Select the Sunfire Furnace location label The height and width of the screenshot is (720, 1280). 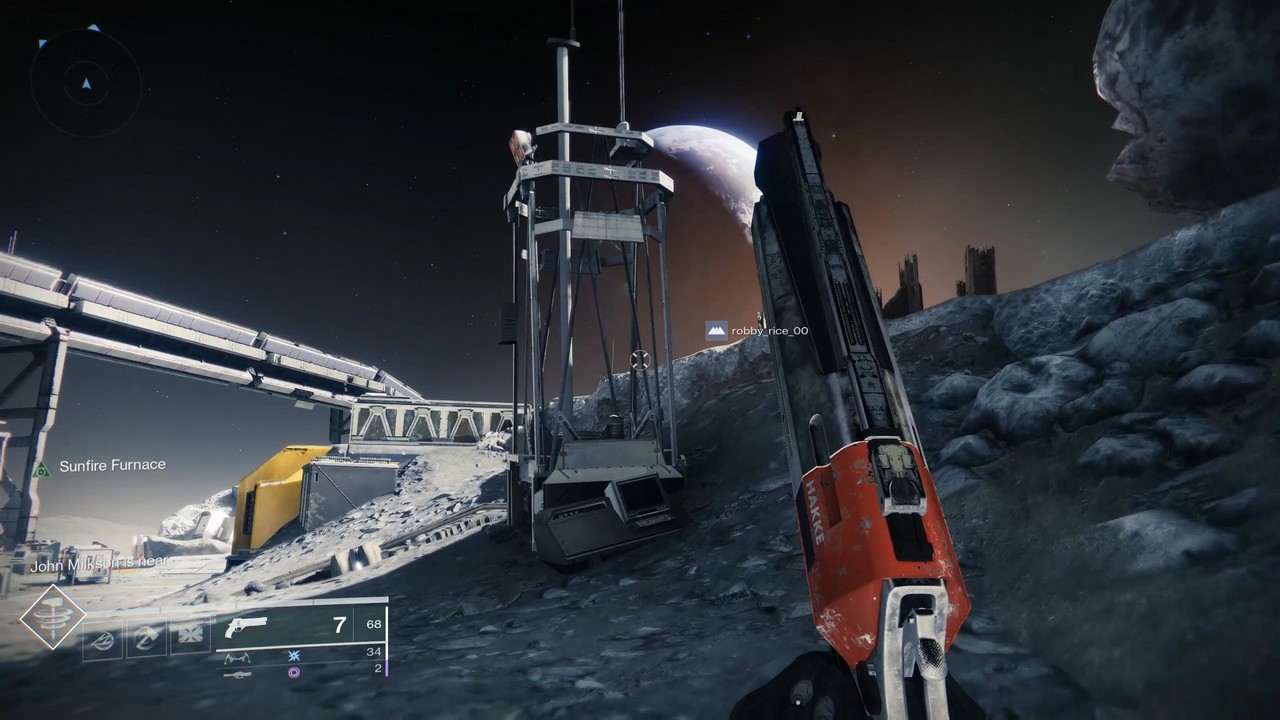[x=112, y=465]
